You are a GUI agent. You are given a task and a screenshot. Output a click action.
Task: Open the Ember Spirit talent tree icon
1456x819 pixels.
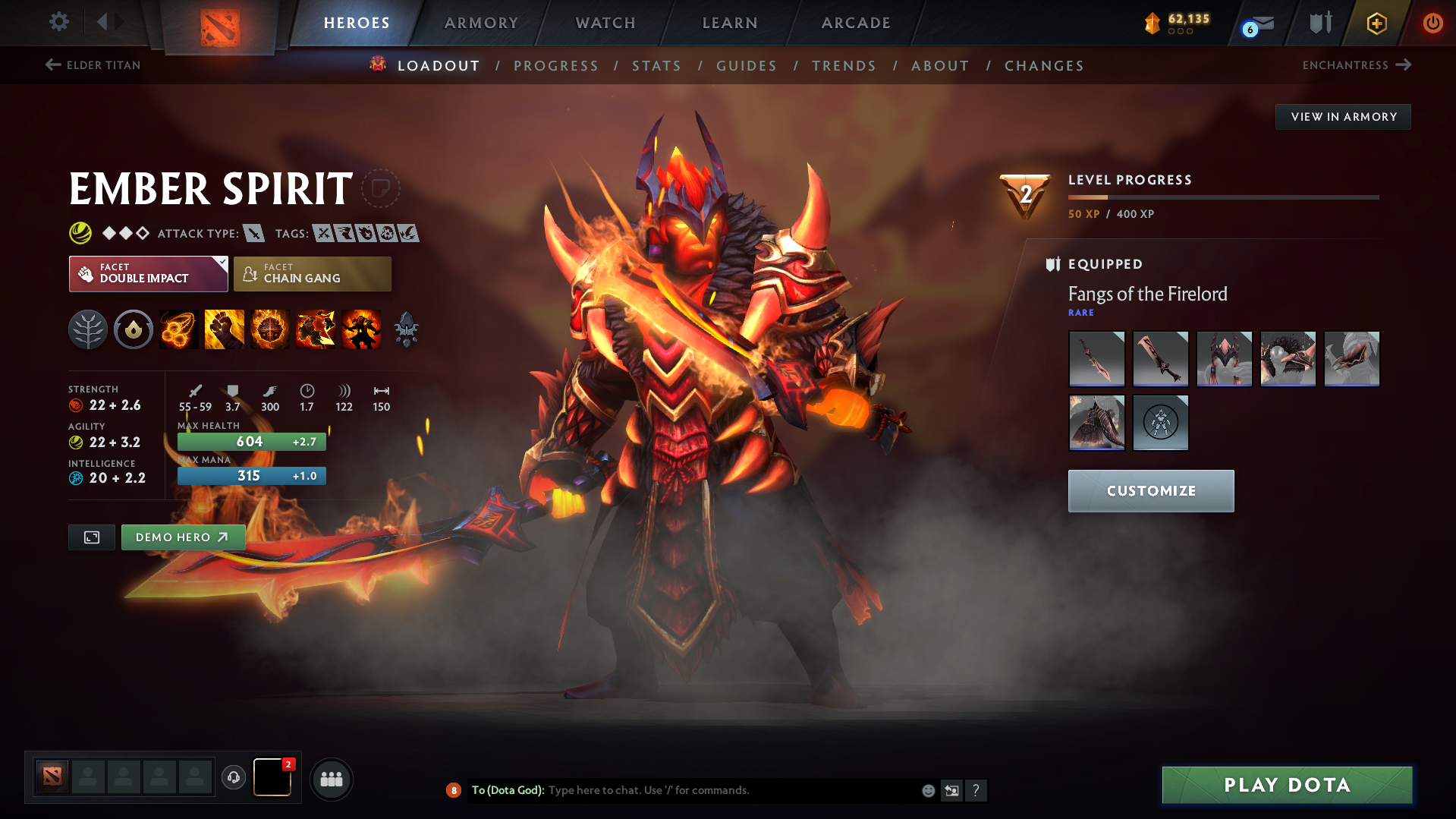88,329
